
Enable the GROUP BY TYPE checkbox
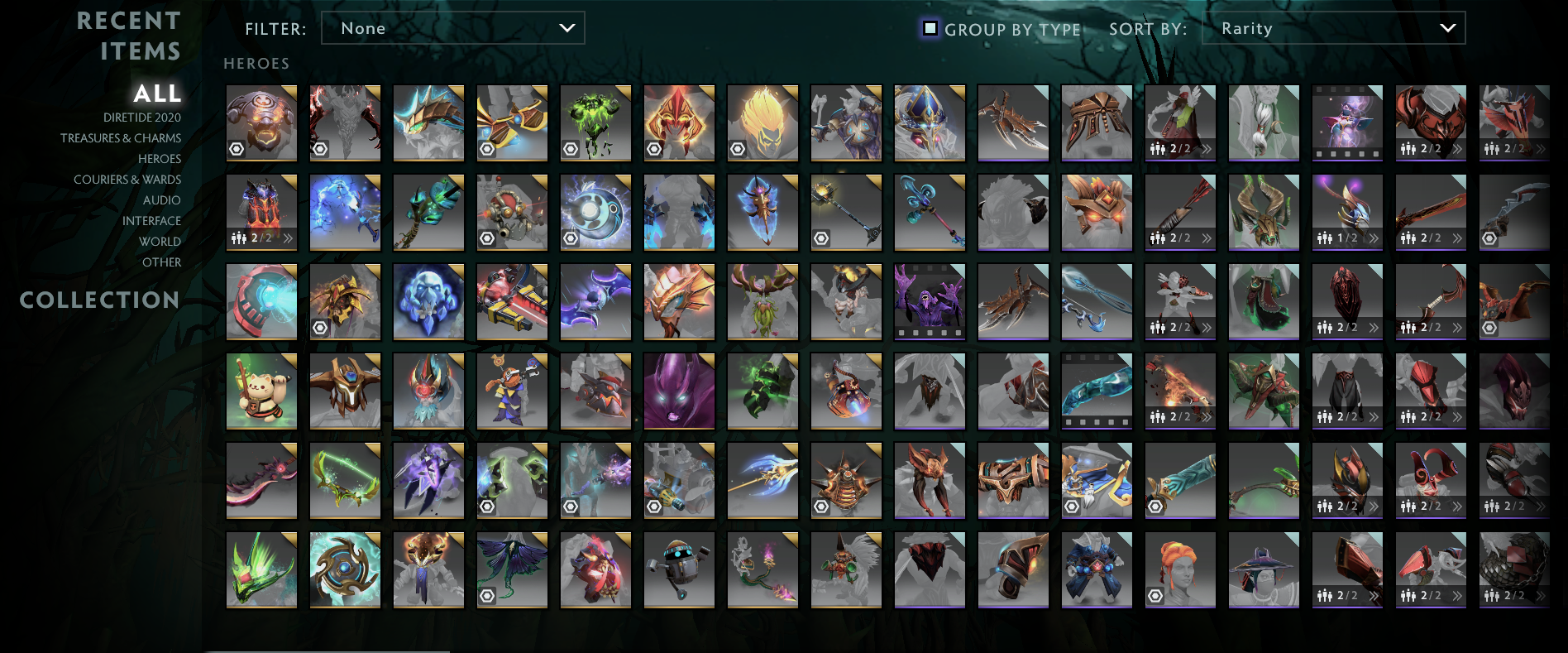(931, 28)
